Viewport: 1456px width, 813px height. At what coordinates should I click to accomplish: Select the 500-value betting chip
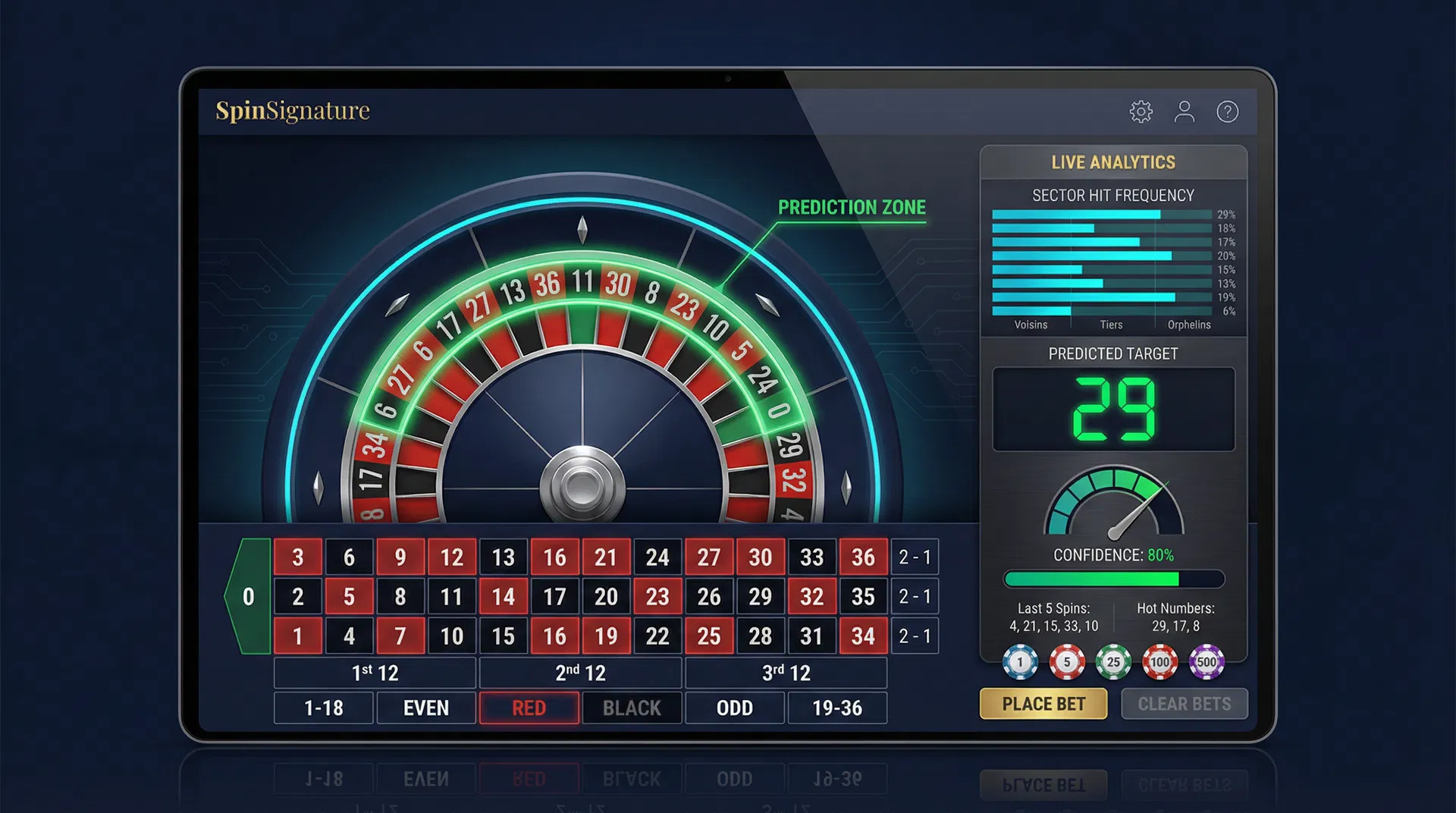click(1205, 661)
